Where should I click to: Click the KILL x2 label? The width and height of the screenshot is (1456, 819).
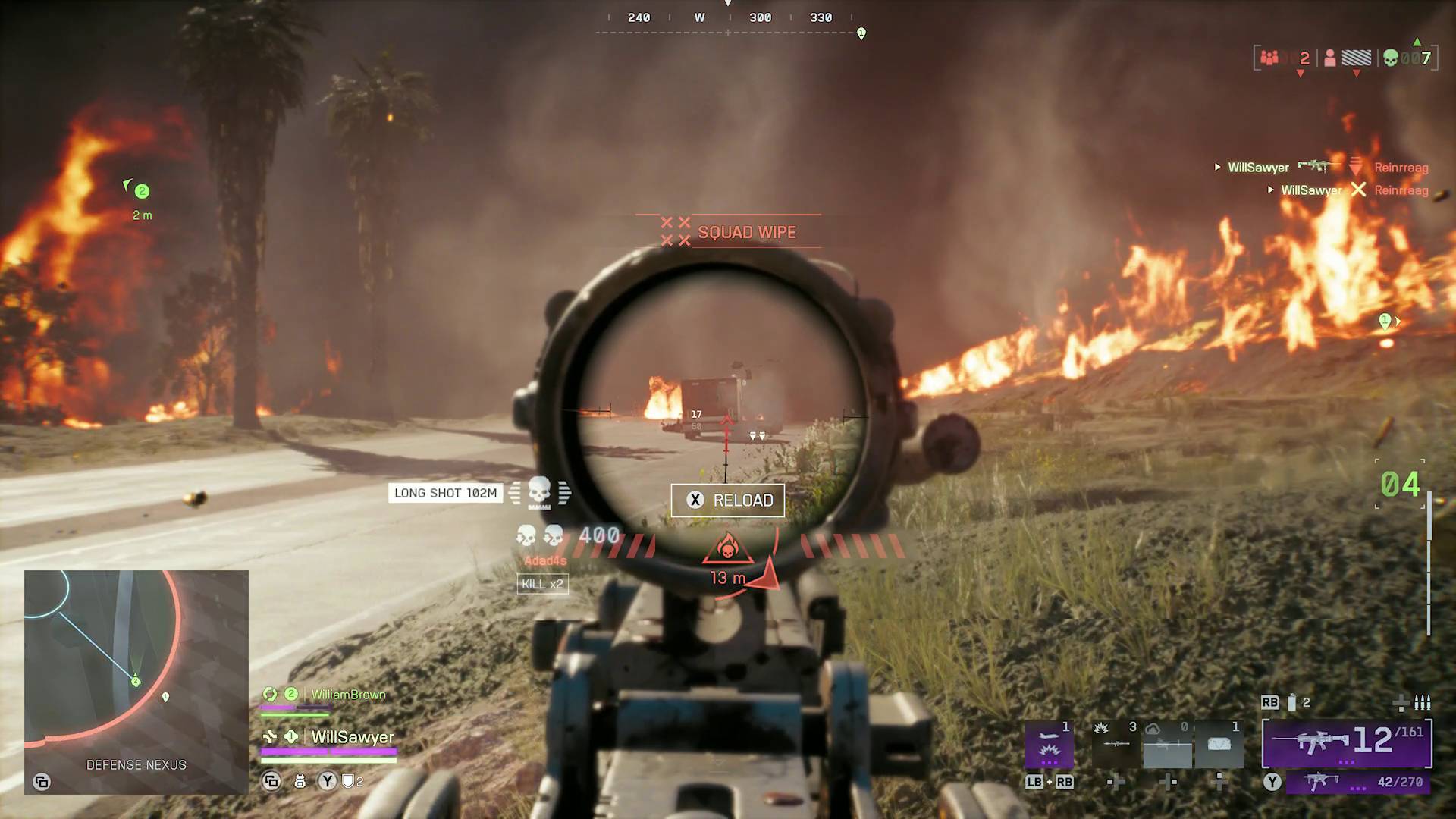(542, 585)
